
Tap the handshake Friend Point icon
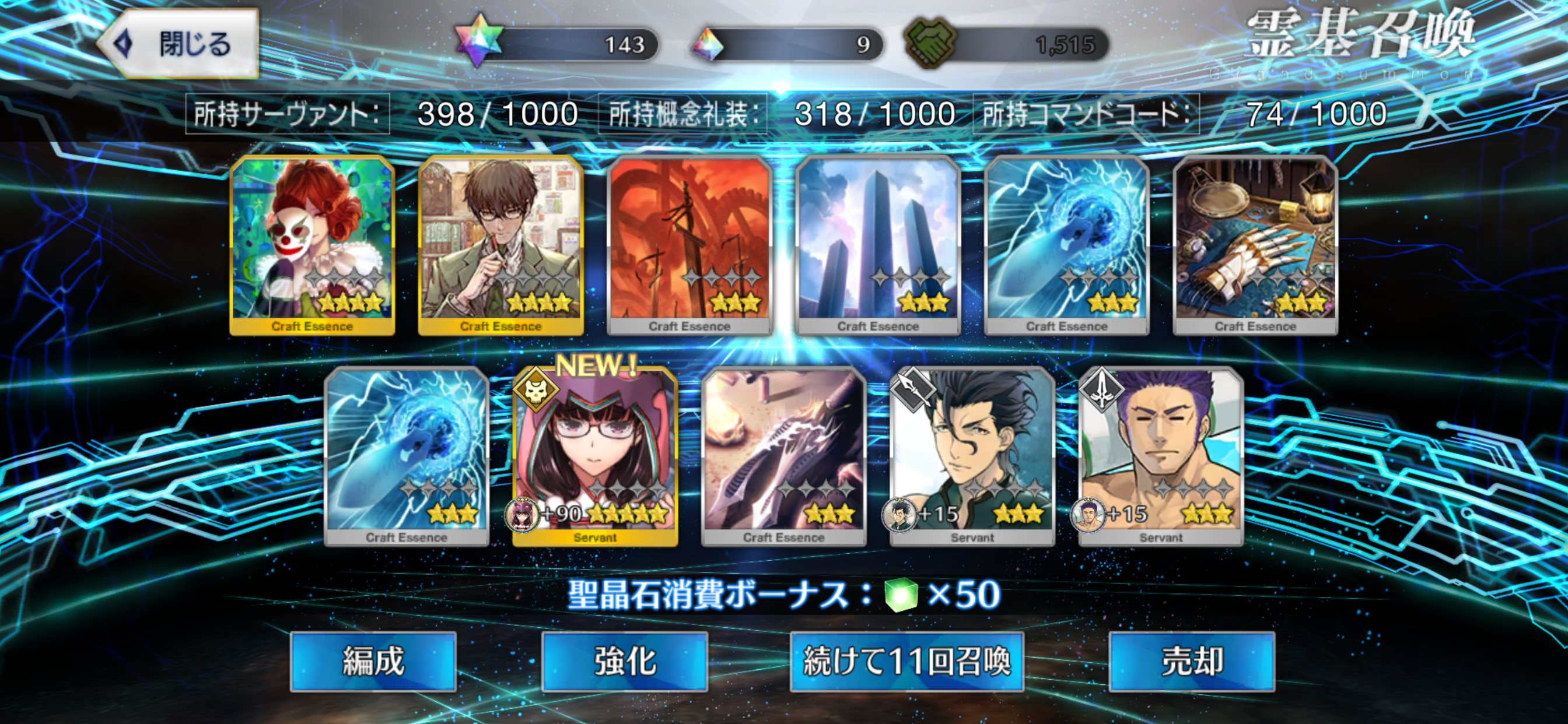coord(929,43)
